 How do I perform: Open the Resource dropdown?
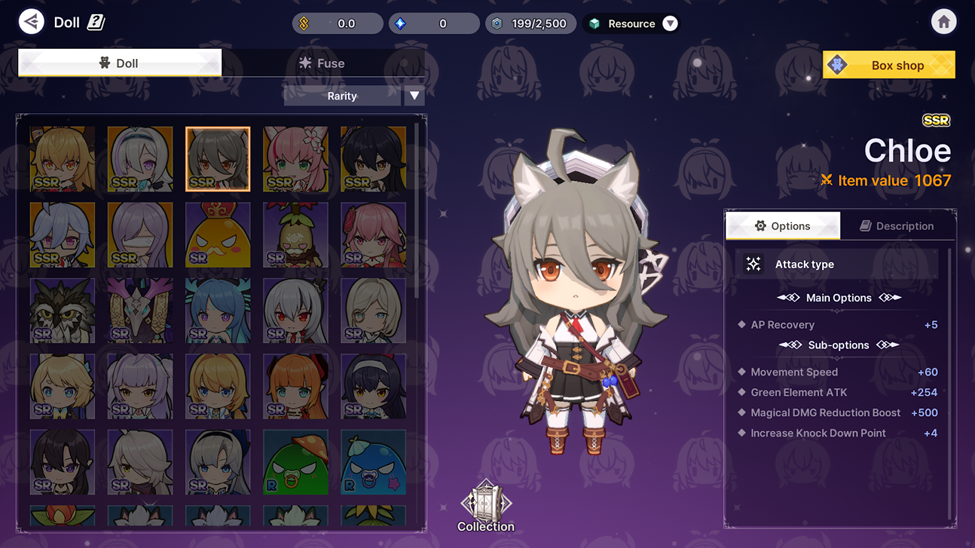click(x=670, y=23)
